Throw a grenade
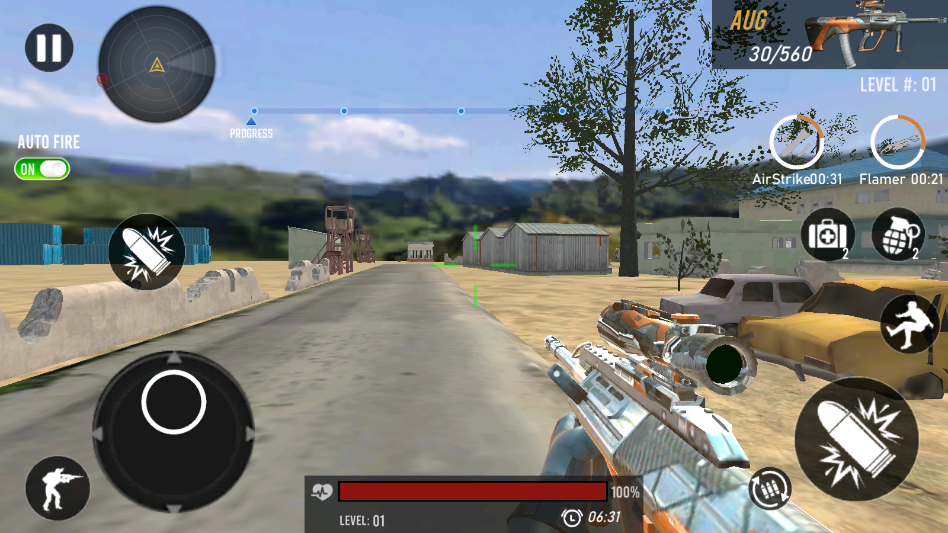The image size is (948, 533). [897, 235]
